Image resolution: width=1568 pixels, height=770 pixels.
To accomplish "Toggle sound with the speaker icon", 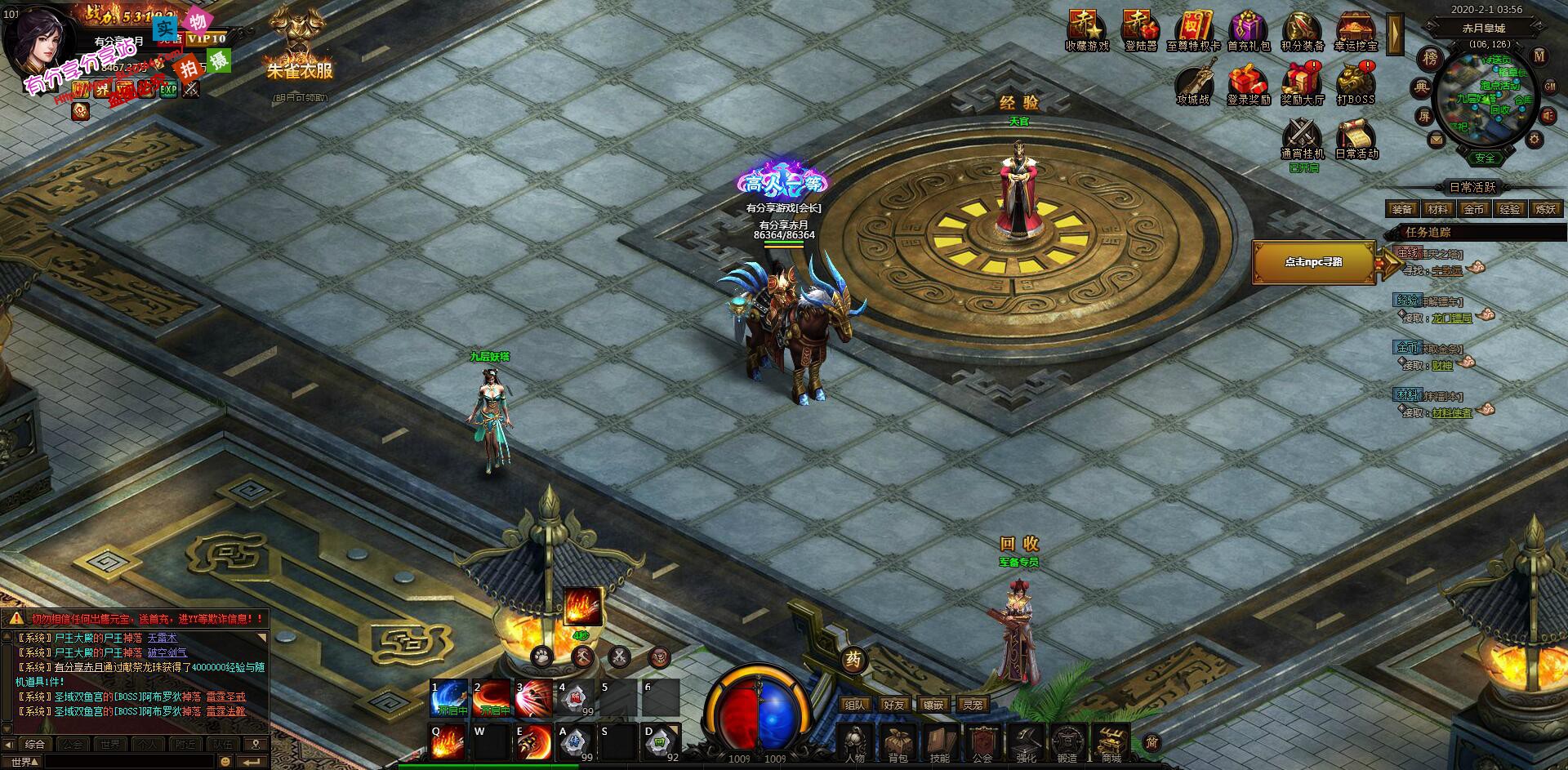I will click(x=1548, y=117).
